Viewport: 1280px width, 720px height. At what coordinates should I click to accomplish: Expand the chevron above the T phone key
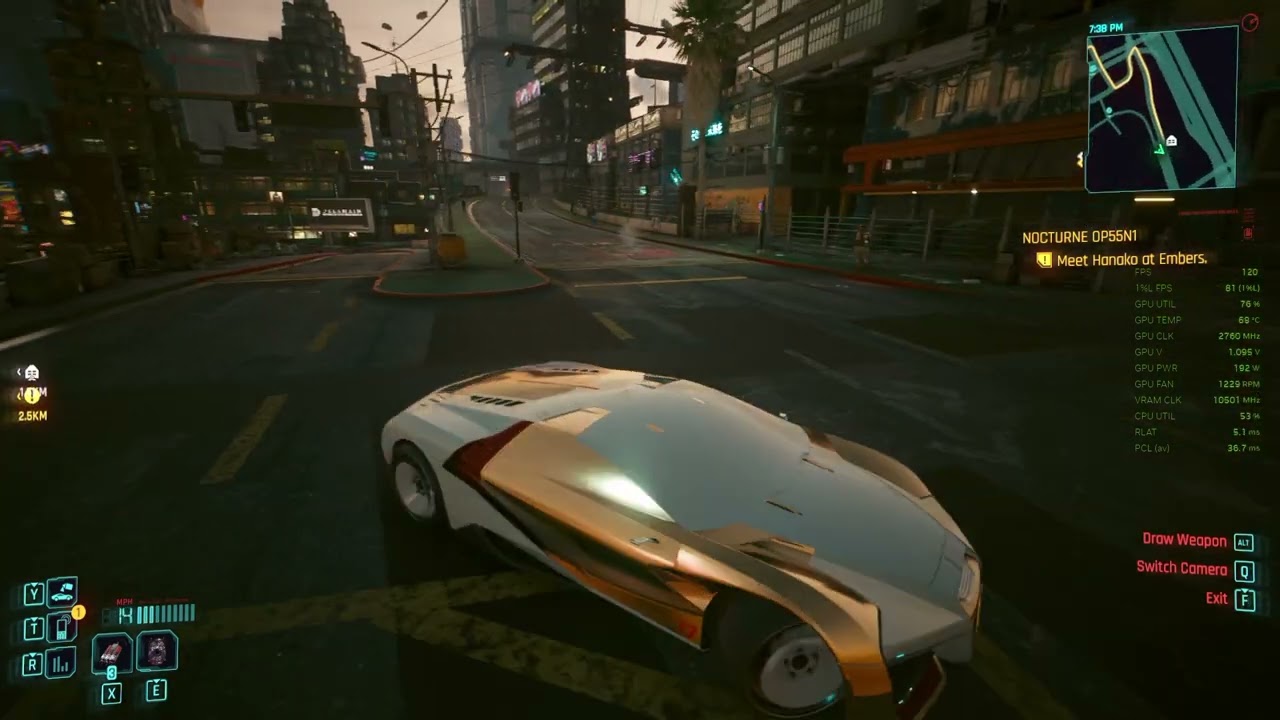pyautogui.click(x=33, y=620)
